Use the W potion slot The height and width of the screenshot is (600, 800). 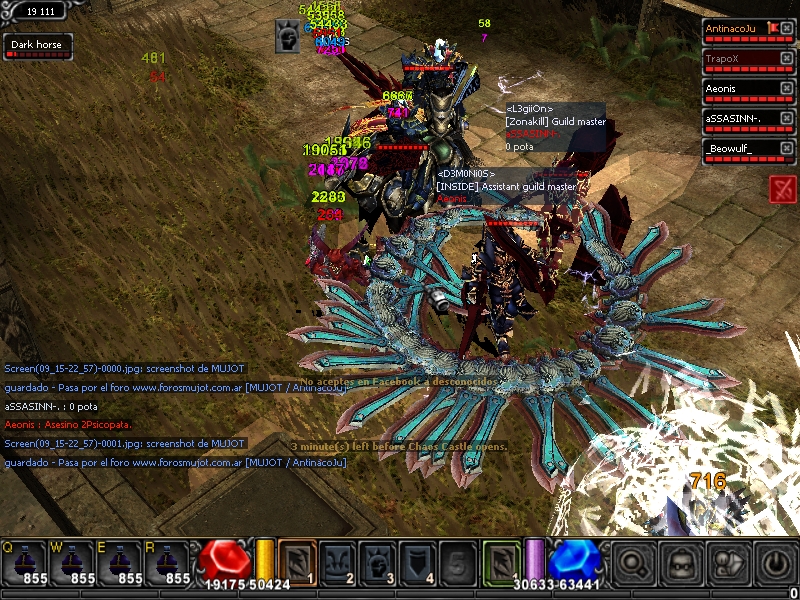(x=73, y=562)
